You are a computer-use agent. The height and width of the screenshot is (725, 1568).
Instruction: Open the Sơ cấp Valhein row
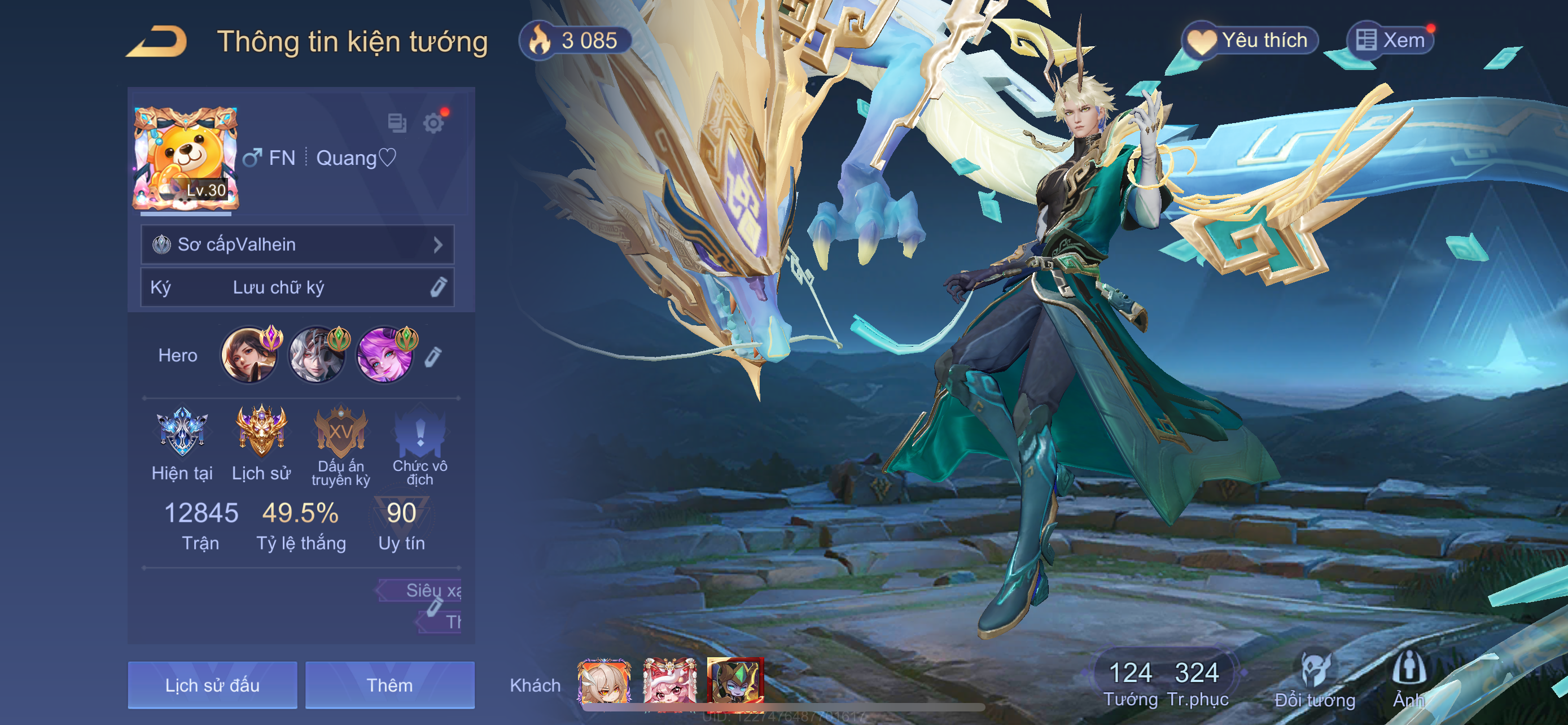(297, 244)
